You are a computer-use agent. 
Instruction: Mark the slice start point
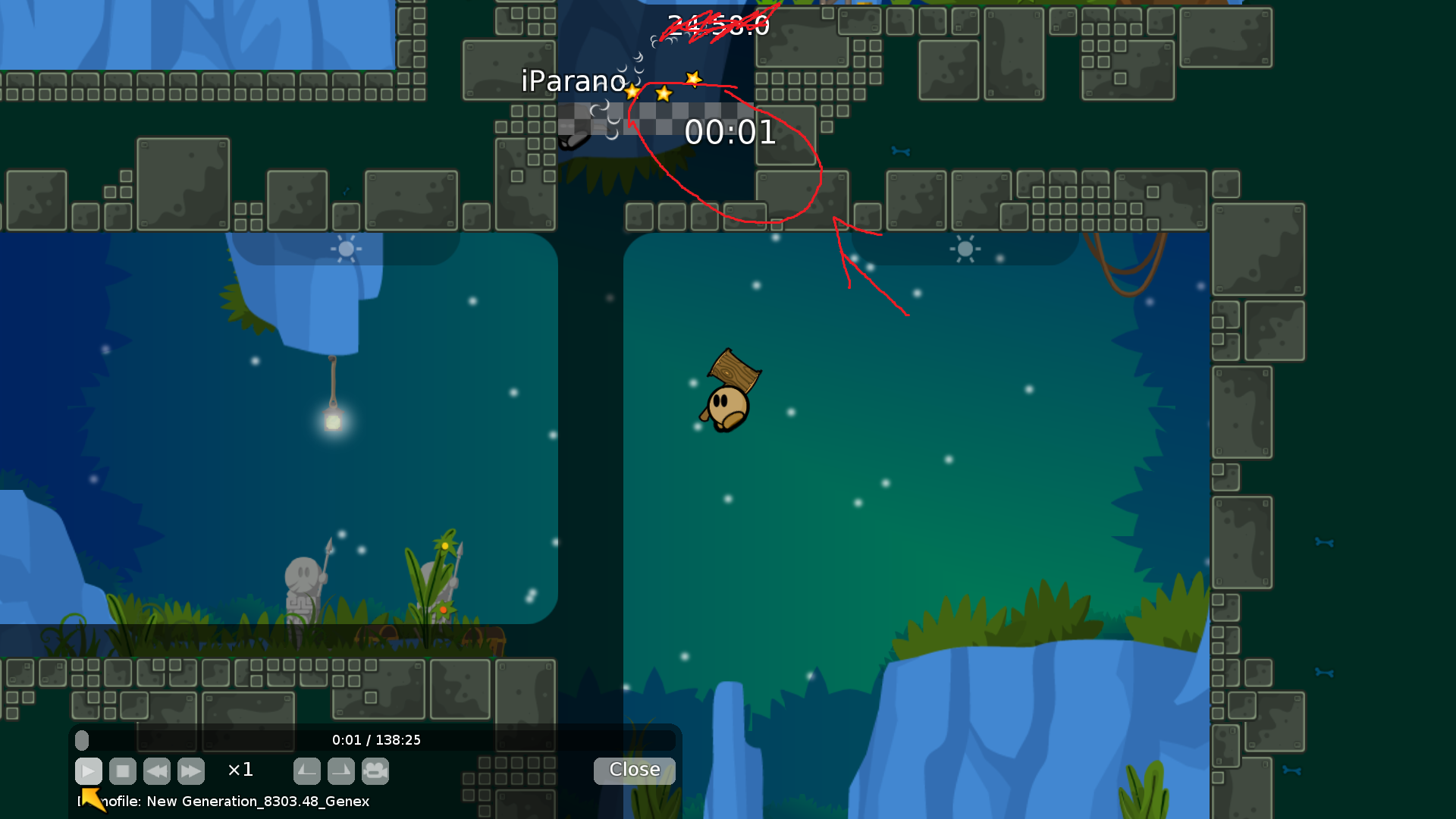click(x=307, y=771)
